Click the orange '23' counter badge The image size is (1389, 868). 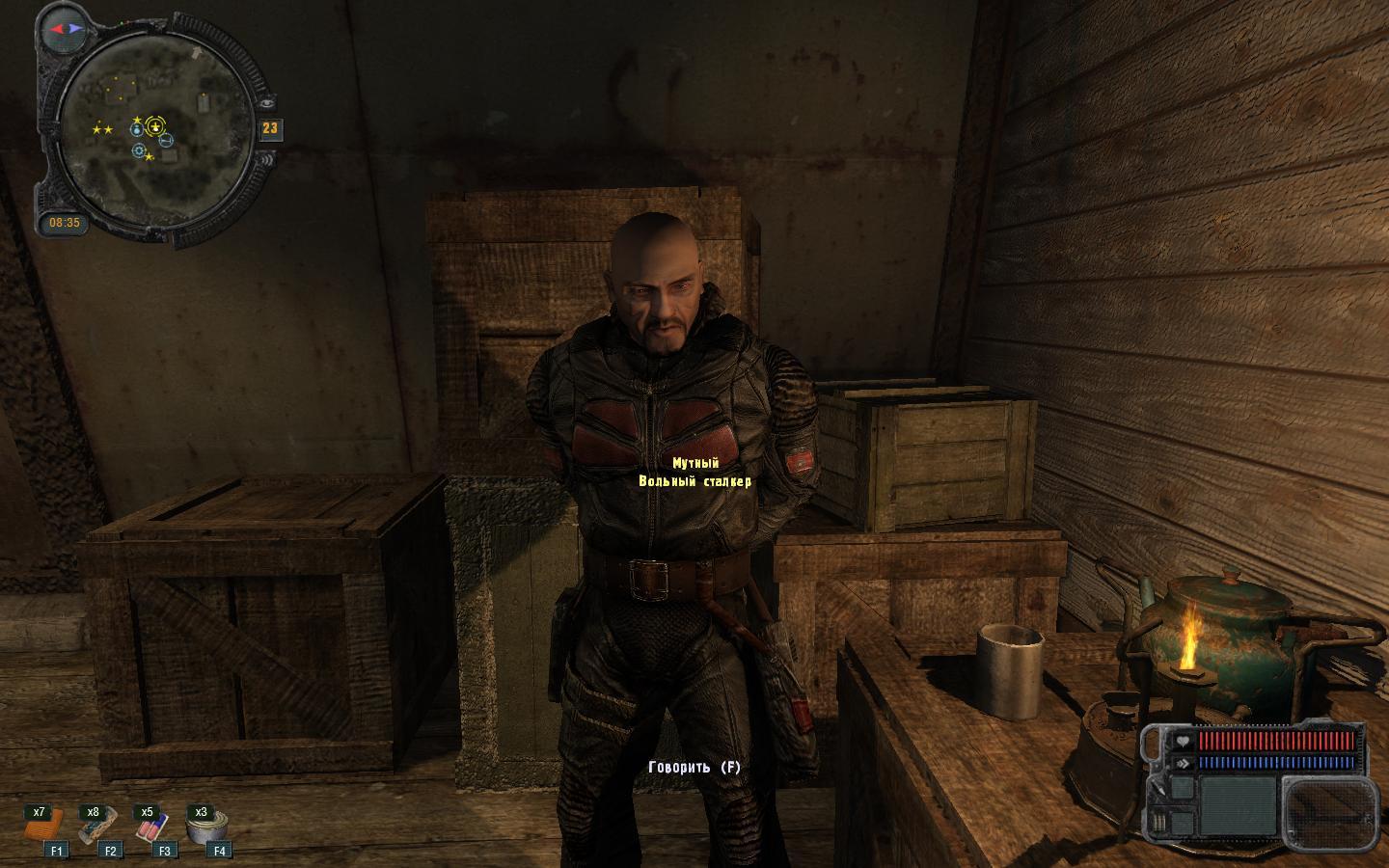[x=272, y=128]
